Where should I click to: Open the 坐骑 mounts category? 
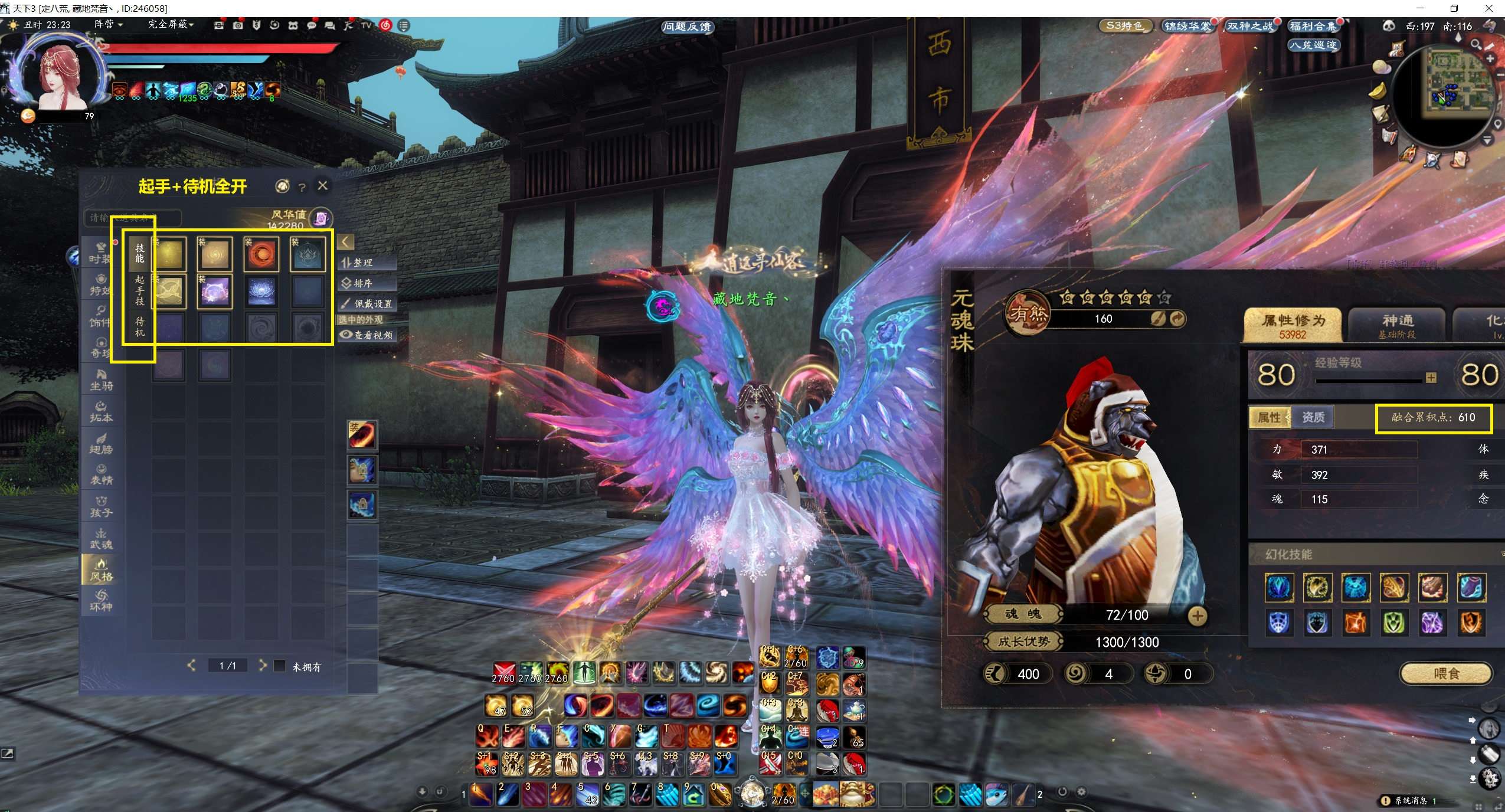point(101,380)
